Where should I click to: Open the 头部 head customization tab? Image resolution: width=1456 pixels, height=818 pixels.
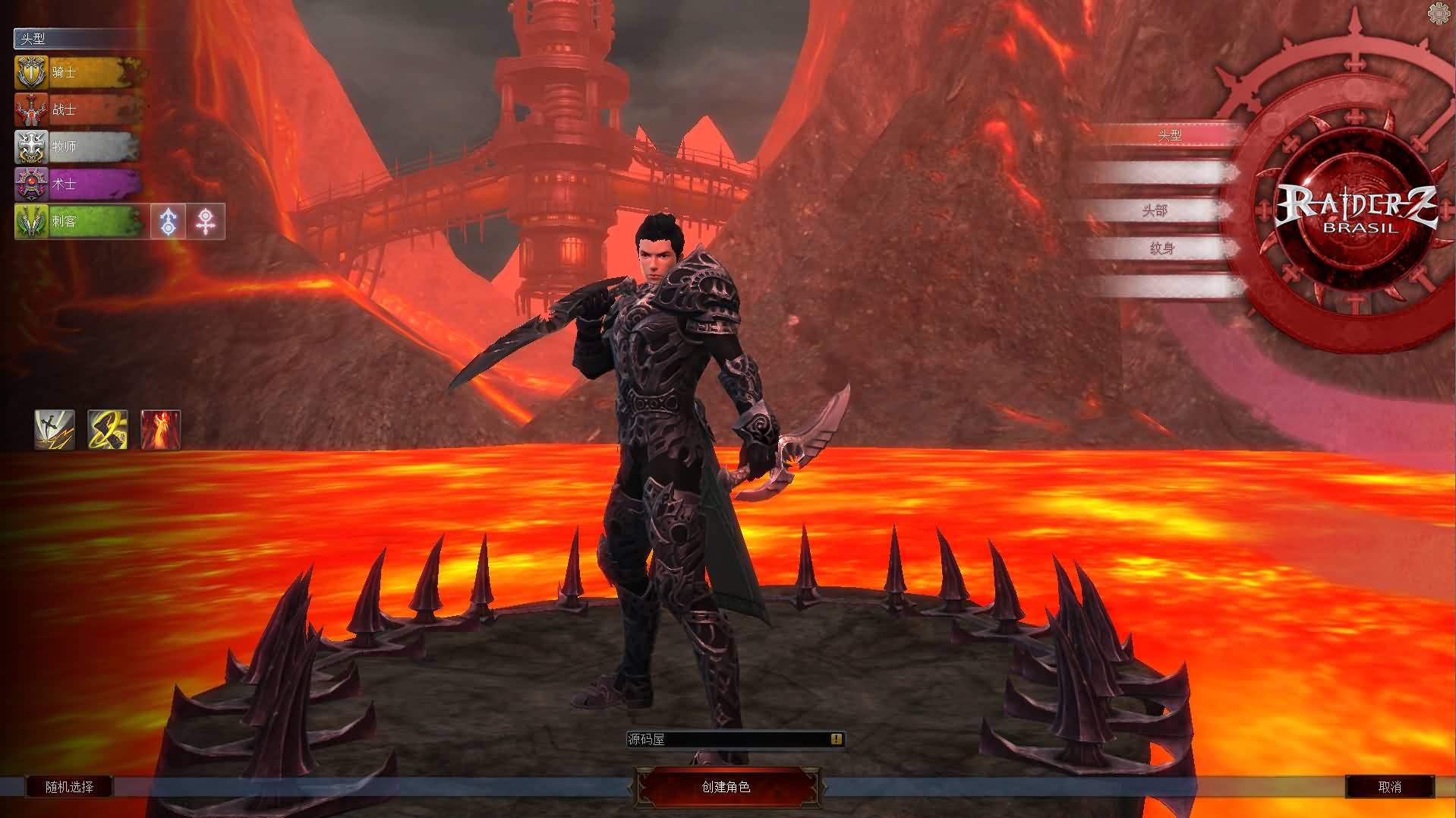pos(1155,210)
